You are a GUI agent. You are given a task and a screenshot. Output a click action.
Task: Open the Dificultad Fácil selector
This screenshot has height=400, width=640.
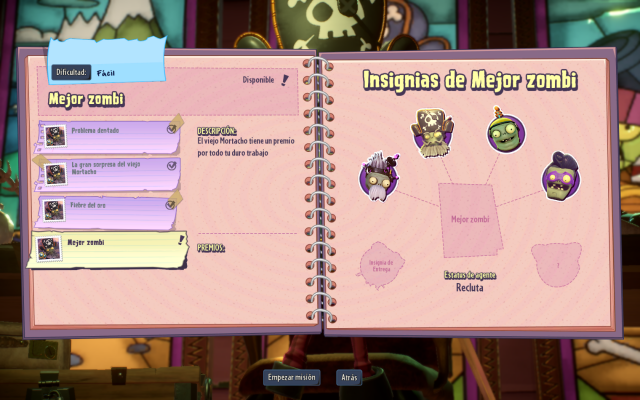click(105, 73)
